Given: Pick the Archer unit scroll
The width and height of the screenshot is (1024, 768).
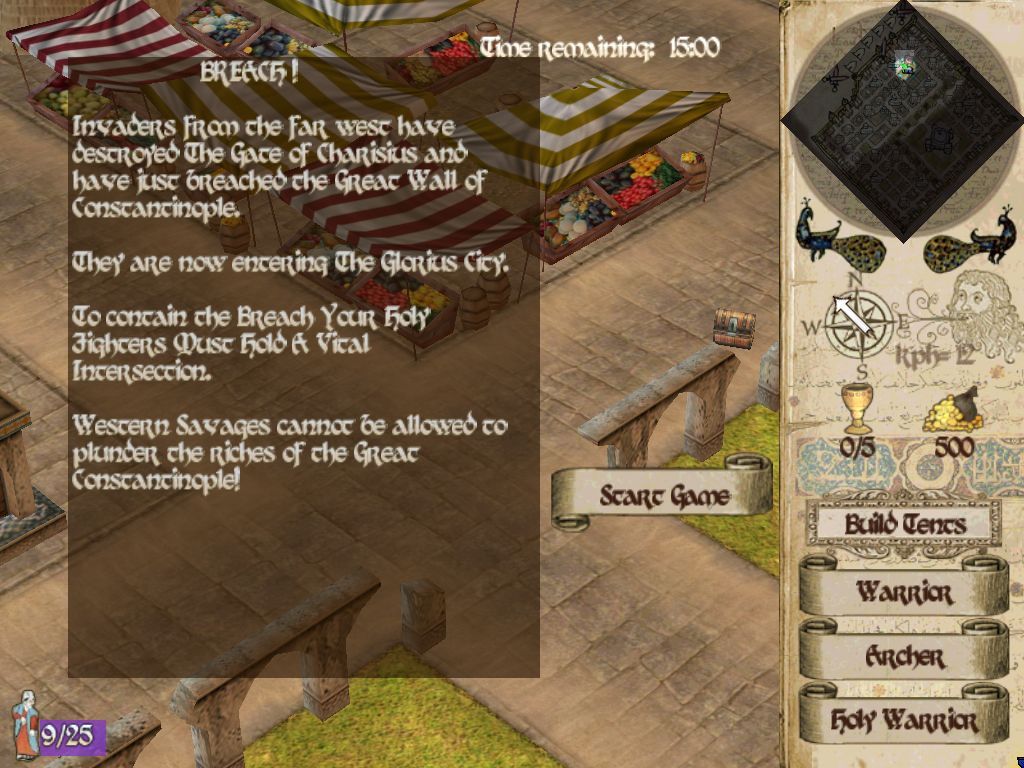Looking at the screenshot, I should click(x=903, y=656).
